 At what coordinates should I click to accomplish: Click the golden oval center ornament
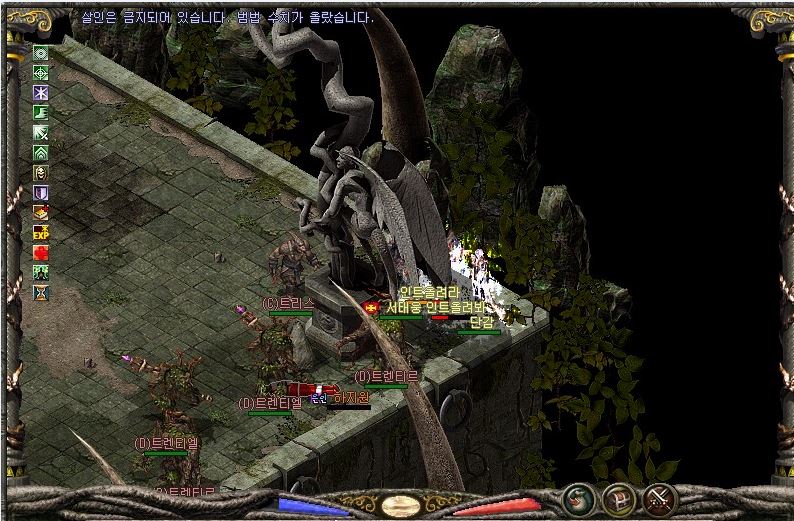401,504
